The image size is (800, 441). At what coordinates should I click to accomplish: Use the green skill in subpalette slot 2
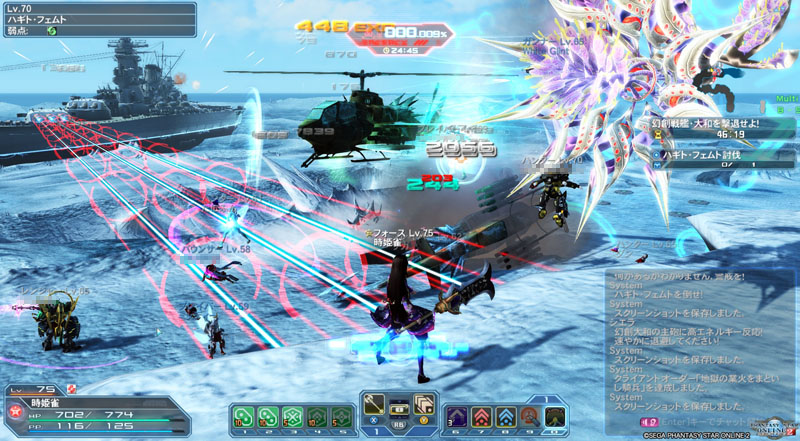[269, 416]
